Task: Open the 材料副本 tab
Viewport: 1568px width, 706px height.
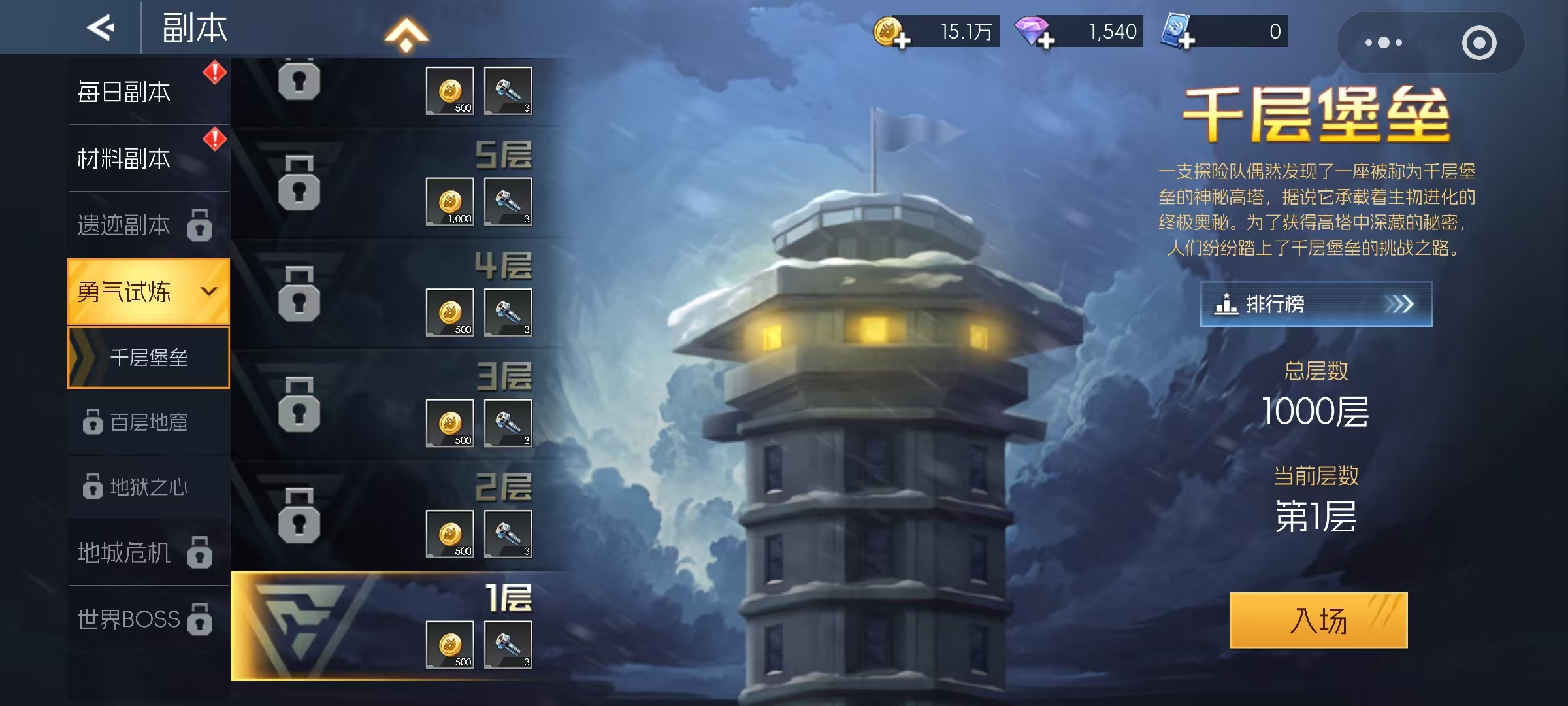Action: click(124, 158)
